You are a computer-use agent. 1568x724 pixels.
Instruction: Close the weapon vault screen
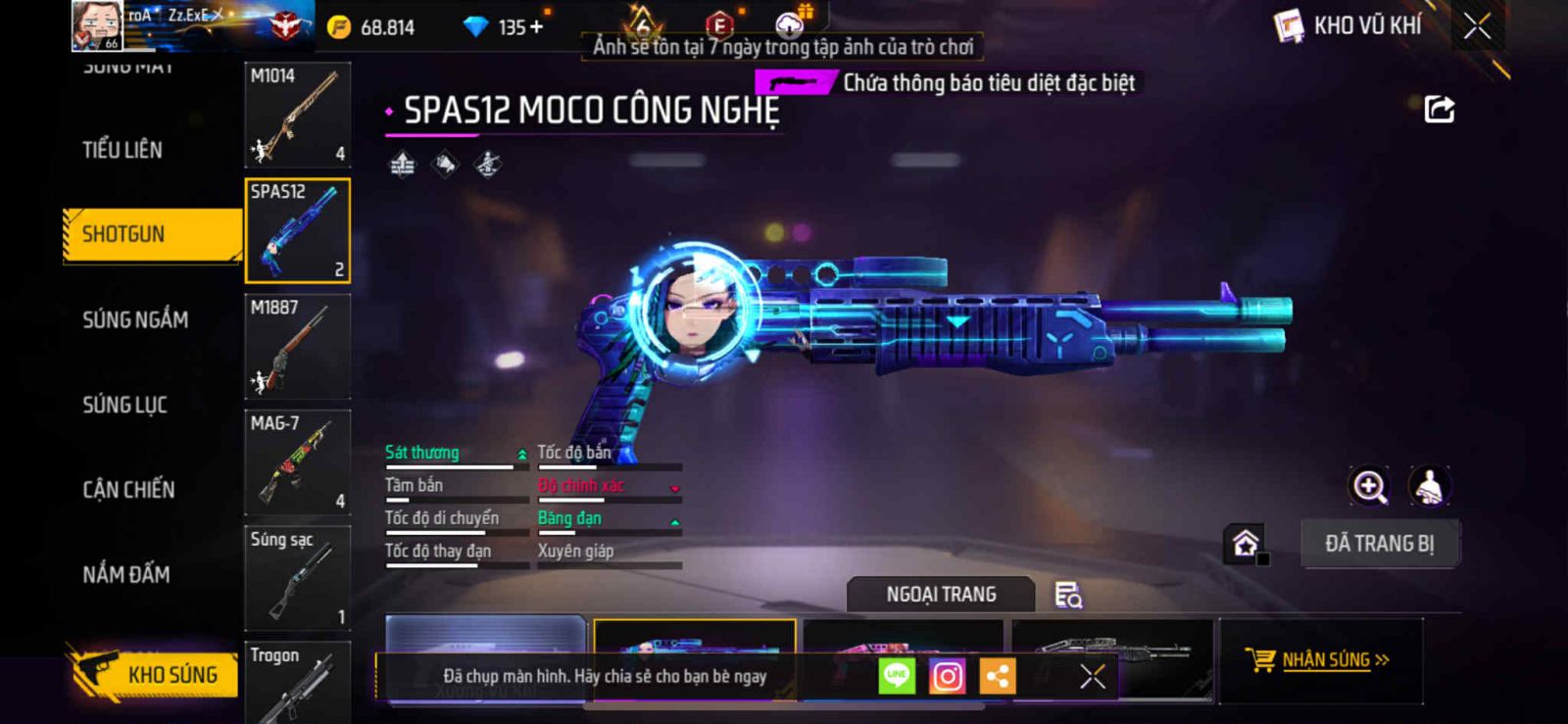click(x=1477, y=26)
